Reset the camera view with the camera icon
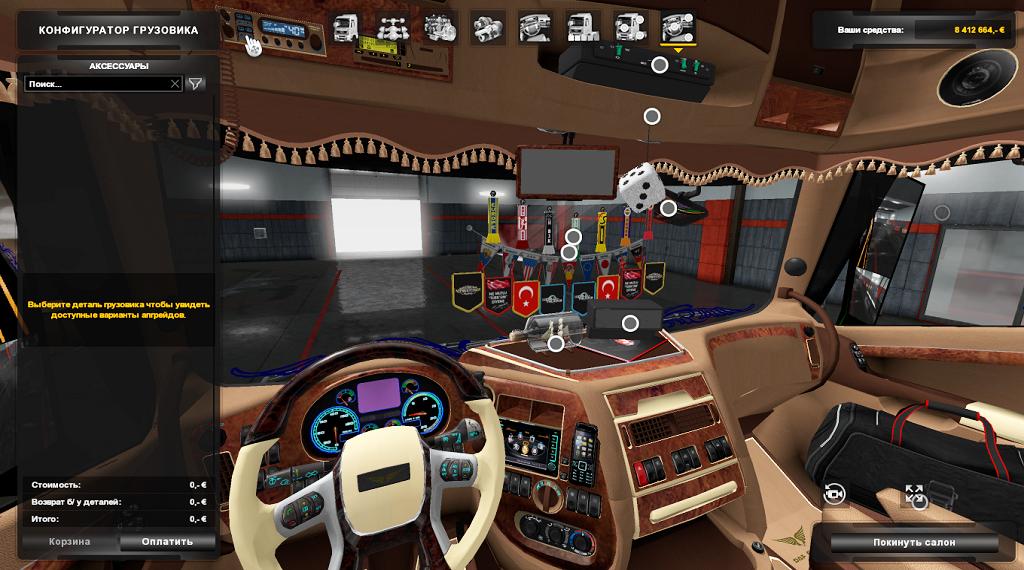Viewport: 1024px width, 570px height. click(832, 492)
